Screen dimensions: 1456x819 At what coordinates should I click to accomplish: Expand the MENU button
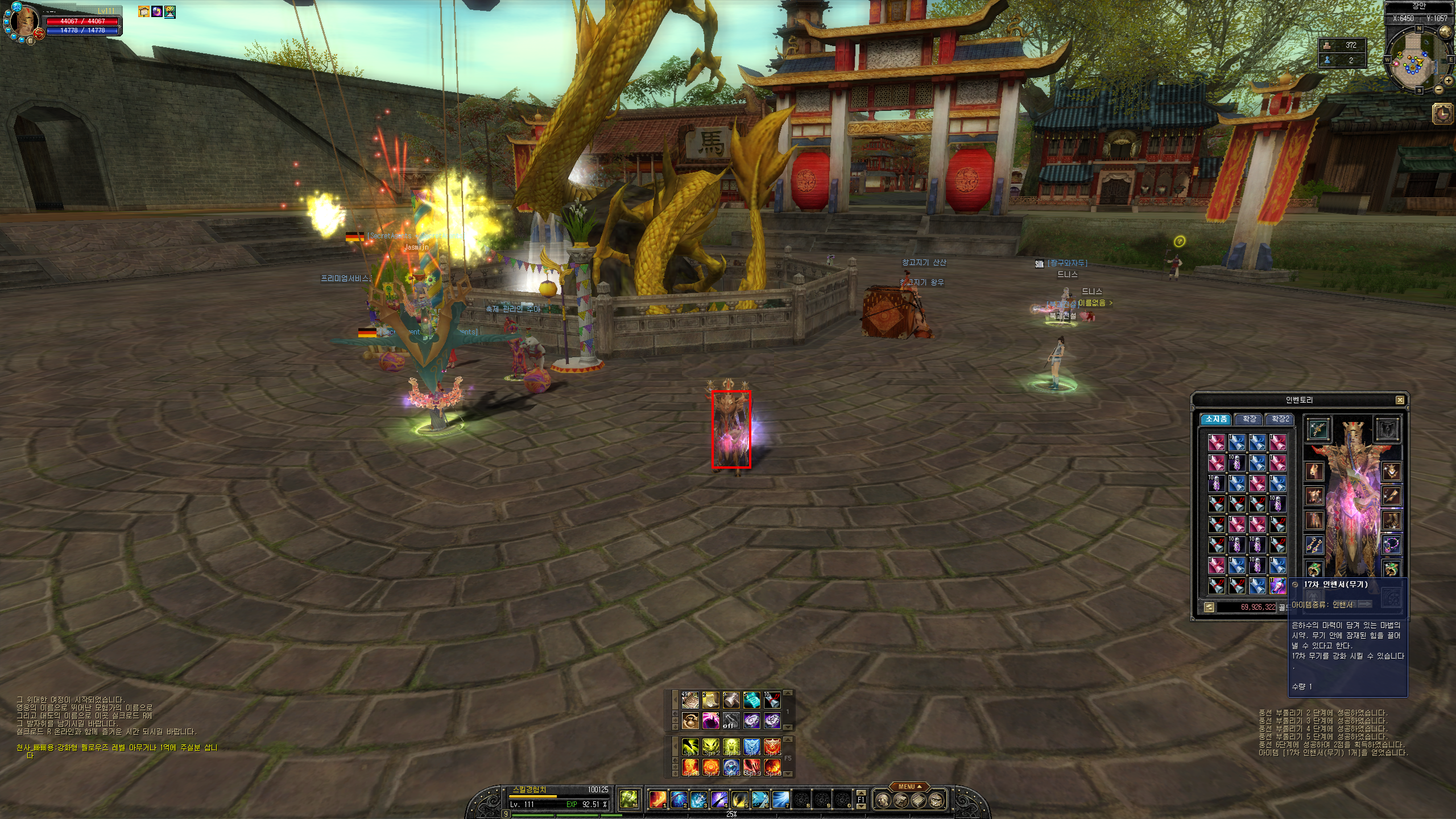910,787
